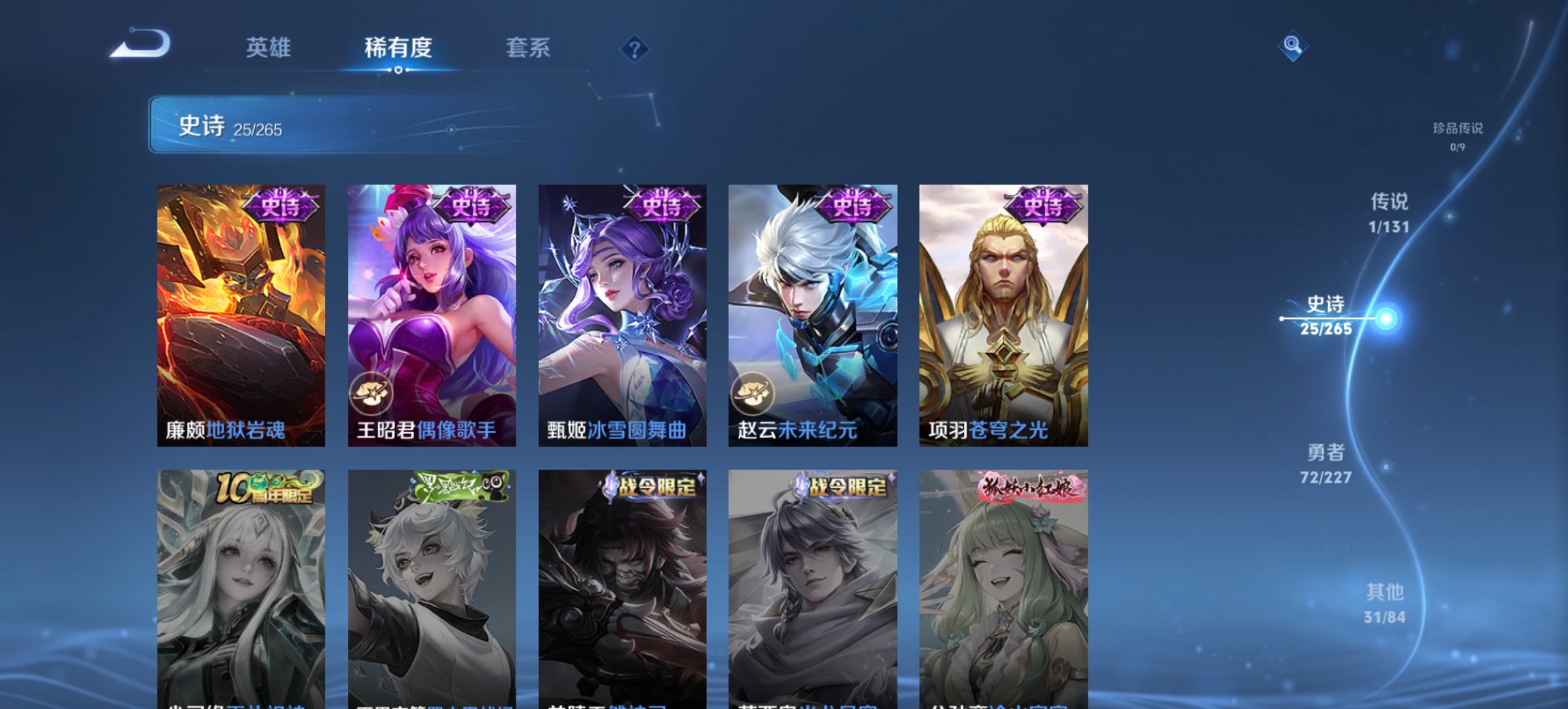The image size is (1568, 709).
Task: Click the hat icon on 王昭君's skin card
Action: 370,392
